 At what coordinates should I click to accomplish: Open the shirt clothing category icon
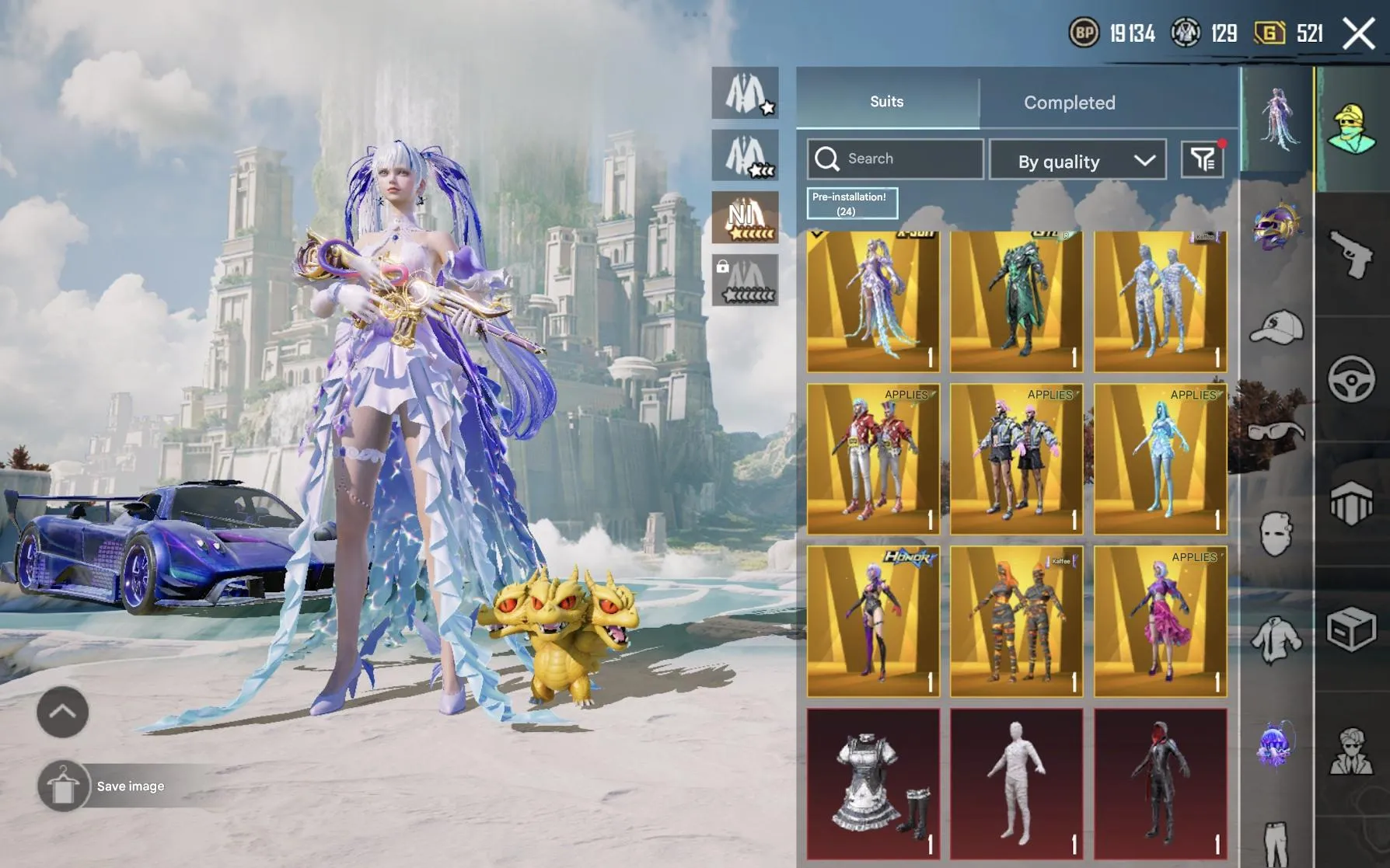point(1275,640)
